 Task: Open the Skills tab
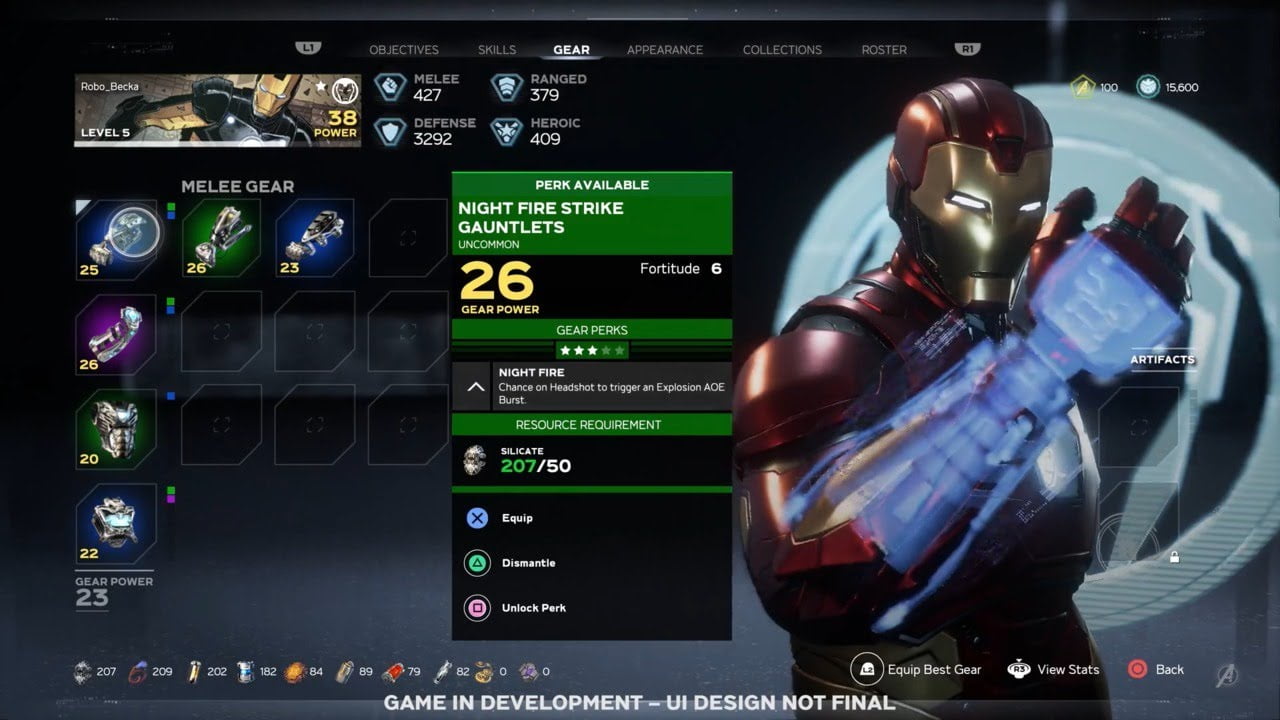[x=497, y=50]
